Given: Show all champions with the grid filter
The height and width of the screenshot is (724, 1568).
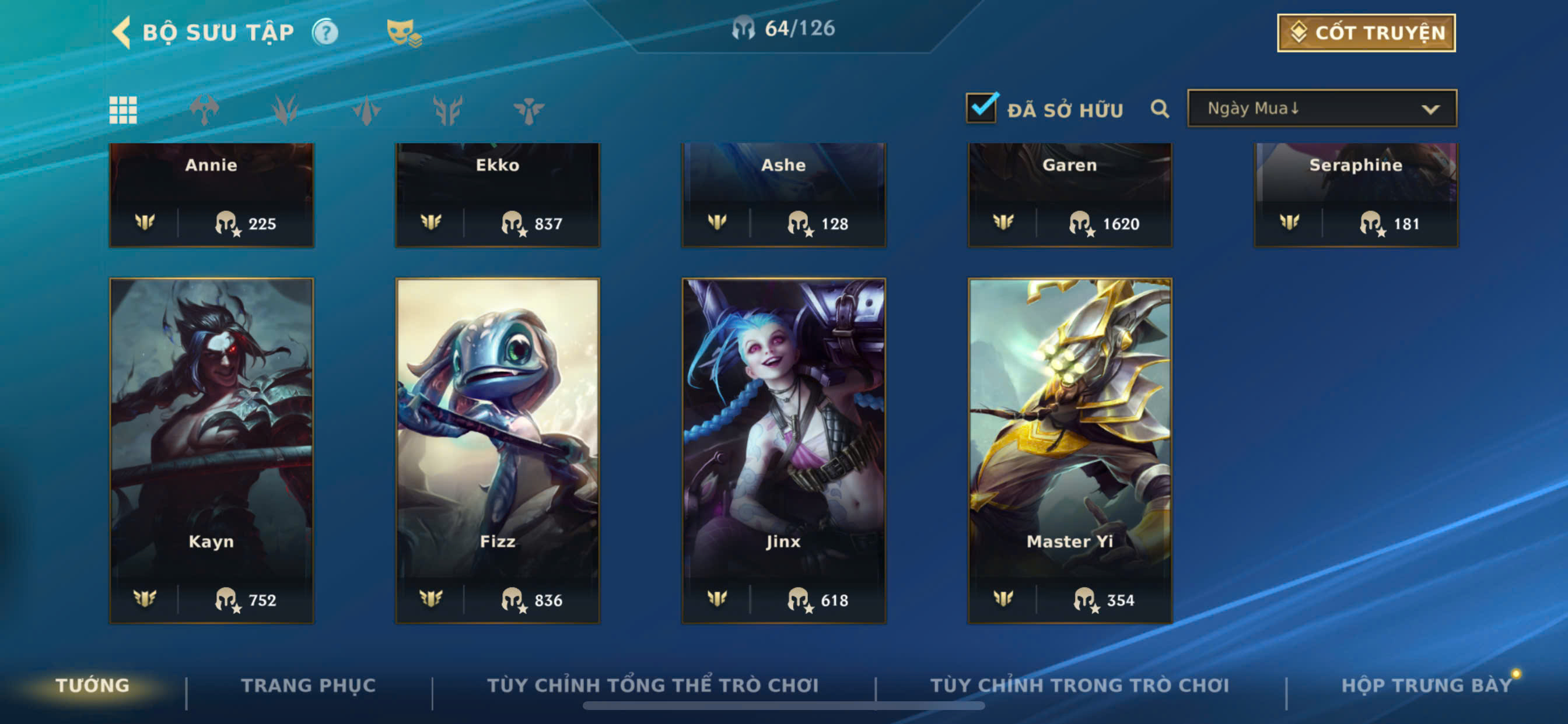Looking at the screenshot, I should [x=123, y=110].
